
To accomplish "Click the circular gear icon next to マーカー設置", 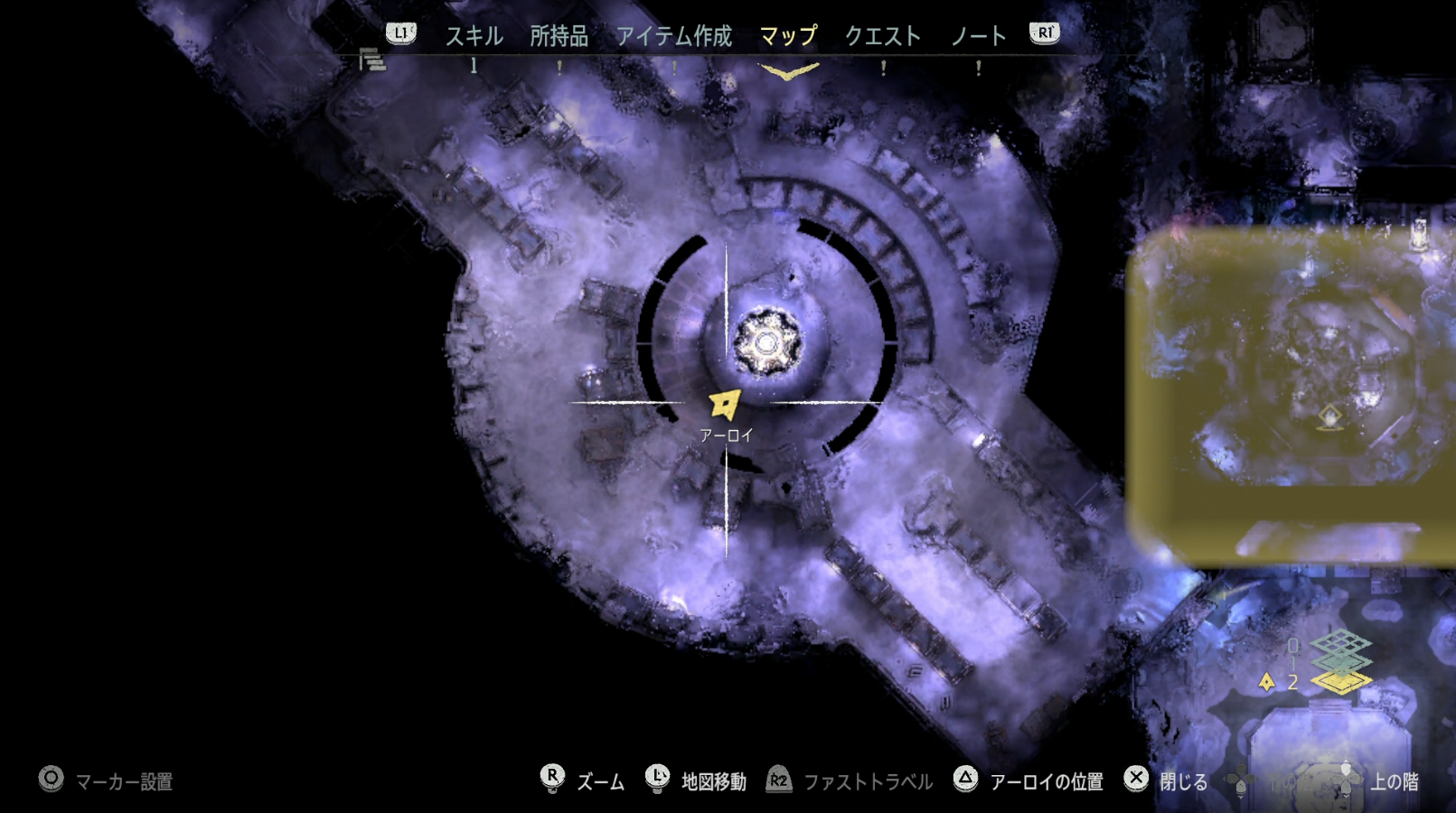I will click(50, 778).
